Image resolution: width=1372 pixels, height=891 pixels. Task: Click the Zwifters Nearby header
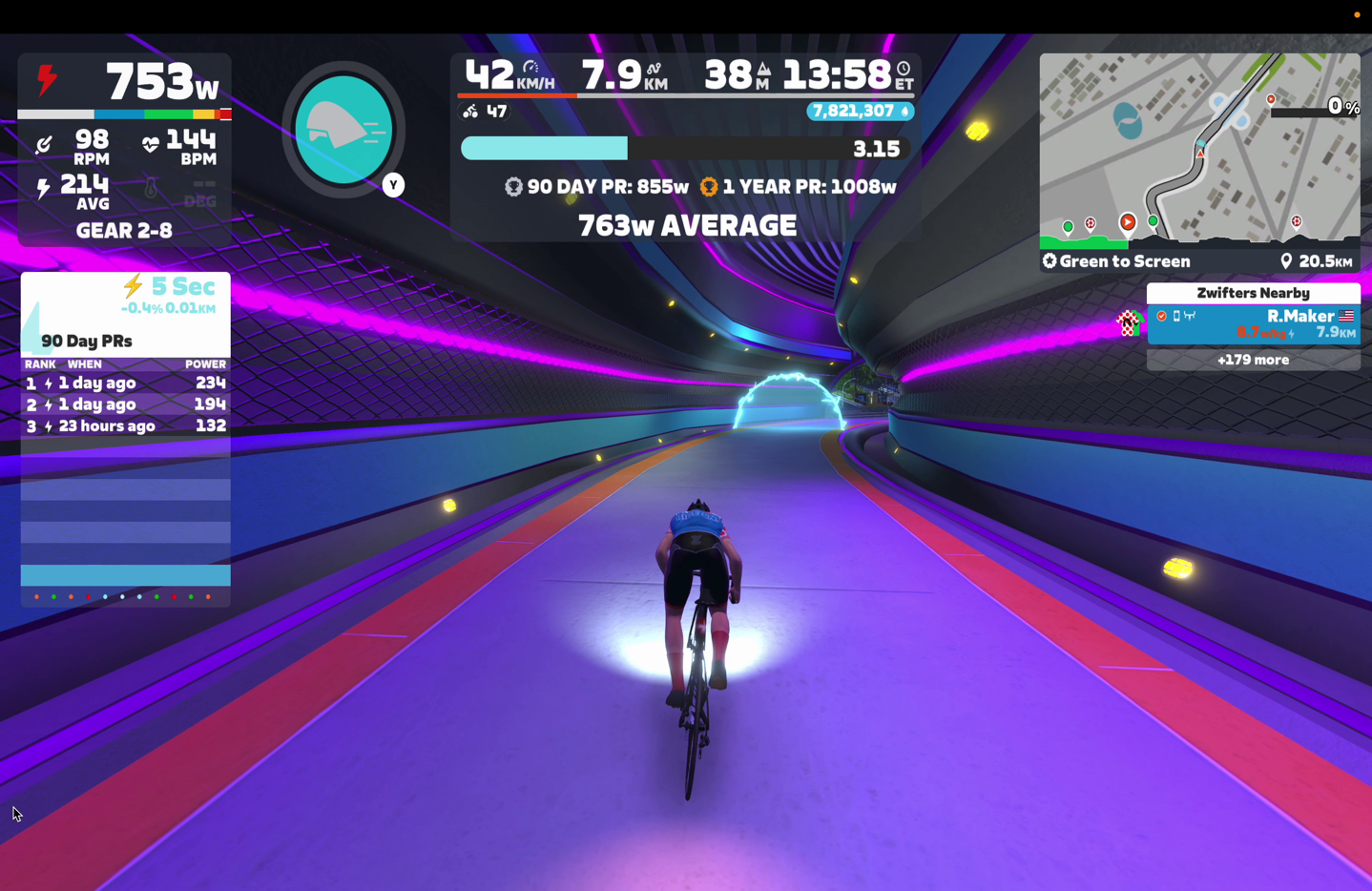(x=1253, y=293)
